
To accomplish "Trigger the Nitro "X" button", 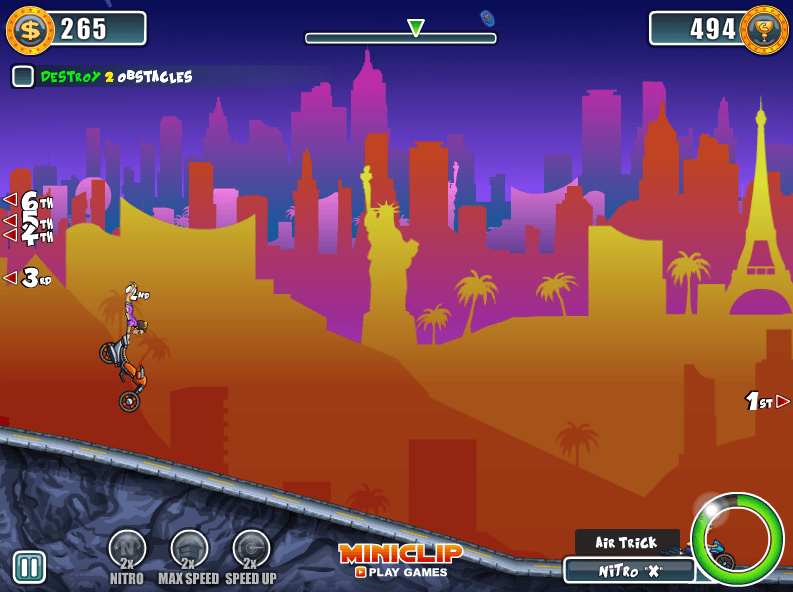I will tap(629, 571).
